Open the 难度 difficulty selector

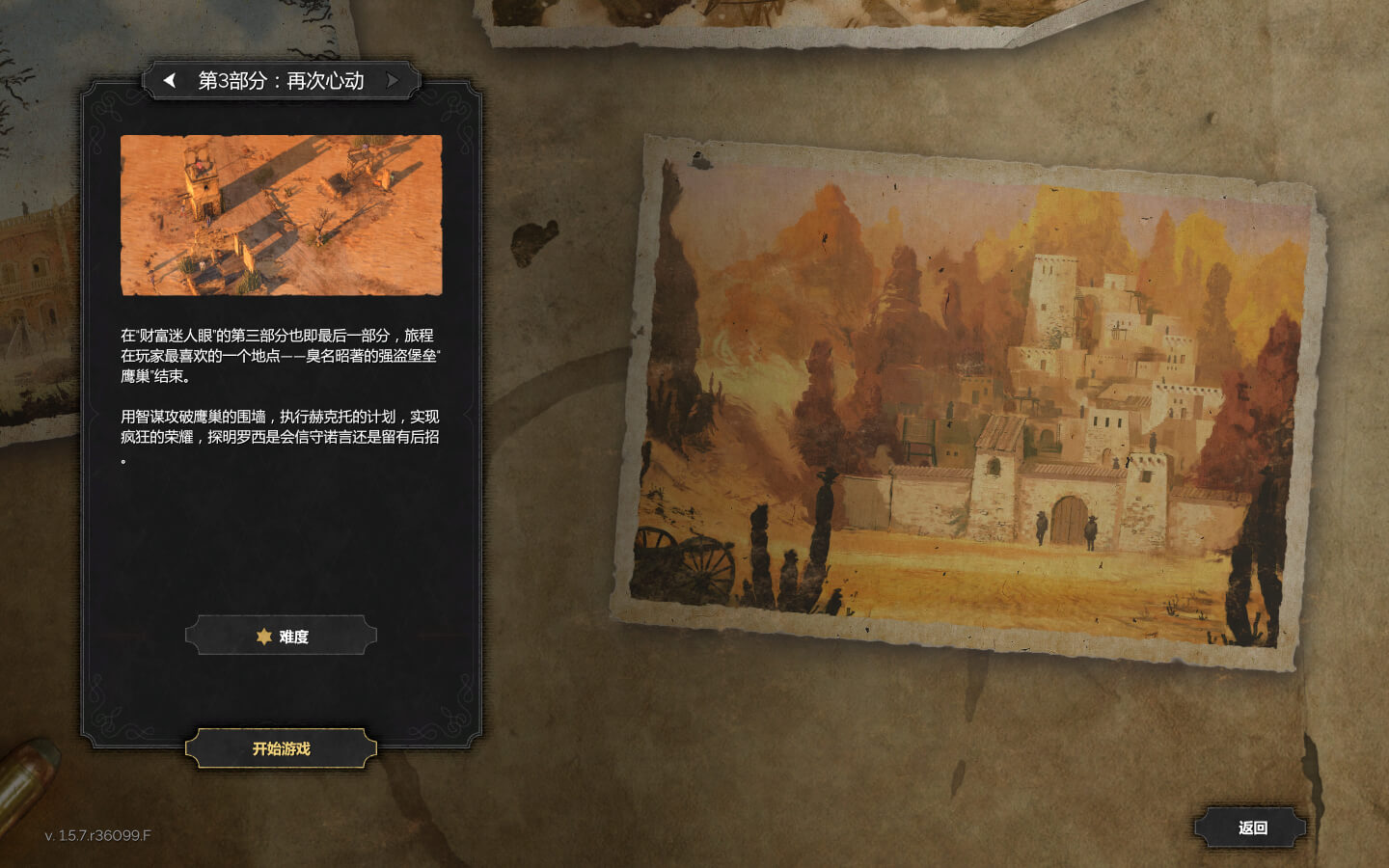[281, 637]
